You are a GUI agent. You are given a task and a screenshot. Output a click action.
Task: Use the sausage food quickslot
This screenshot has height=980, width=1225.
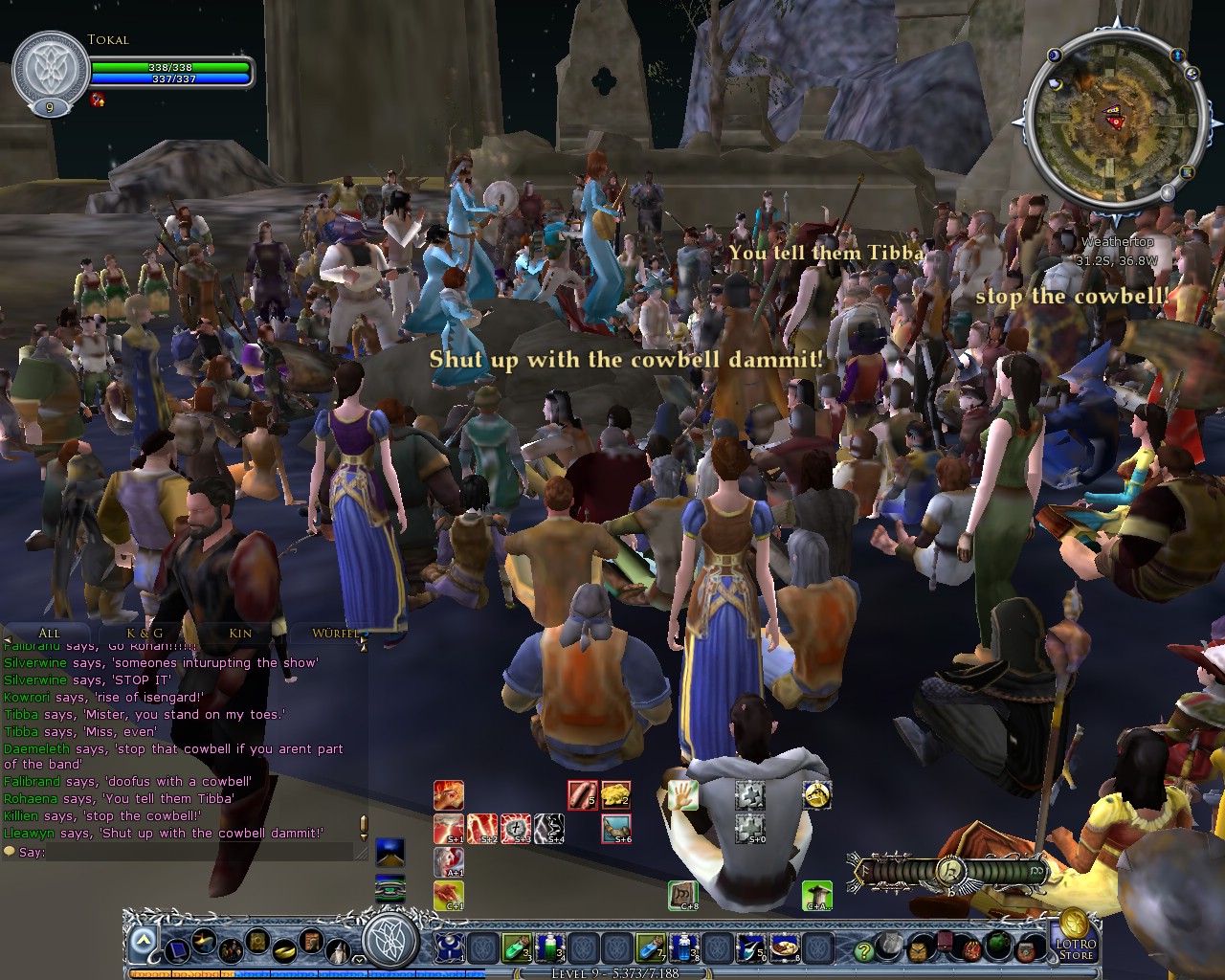583,795
